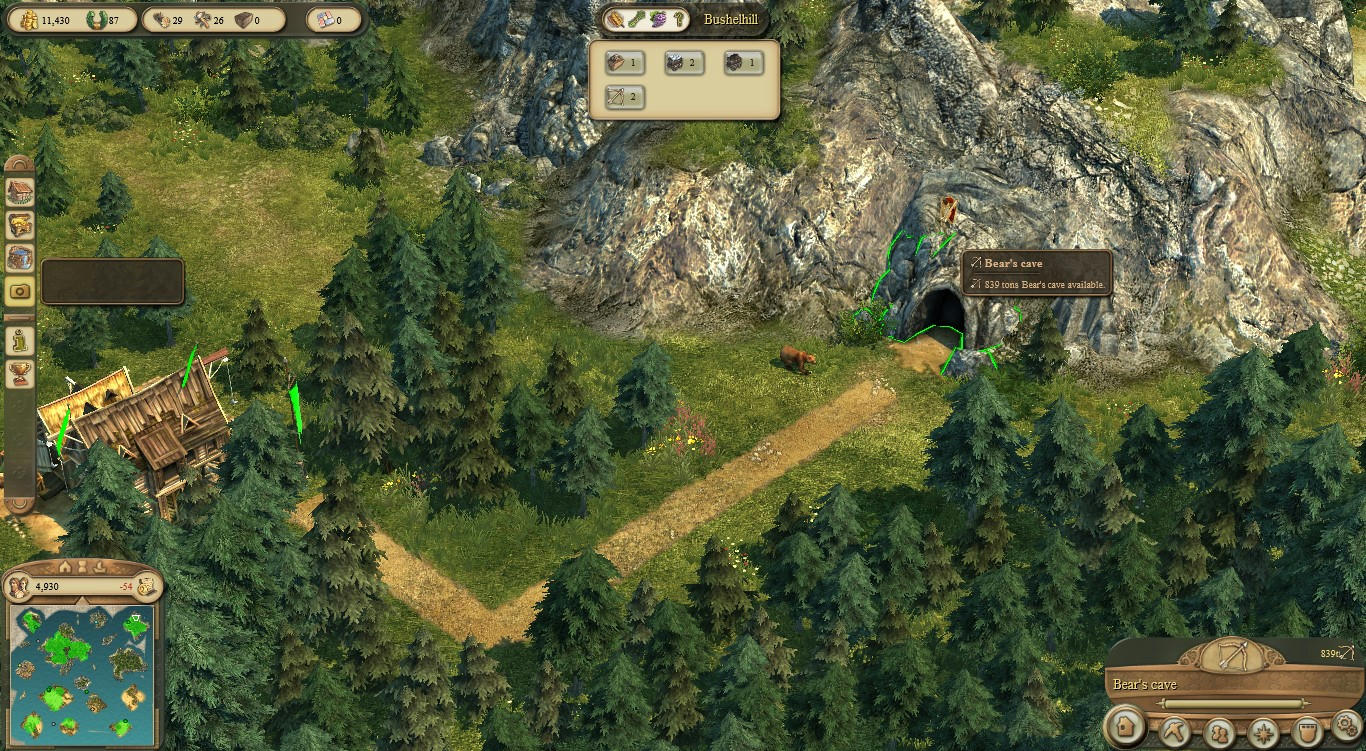Image resolution: width=1366 pixels, height=751 pixels.
Task: Click the bow emblem on Bear's cave panel
Action: tap(1231, 656)
